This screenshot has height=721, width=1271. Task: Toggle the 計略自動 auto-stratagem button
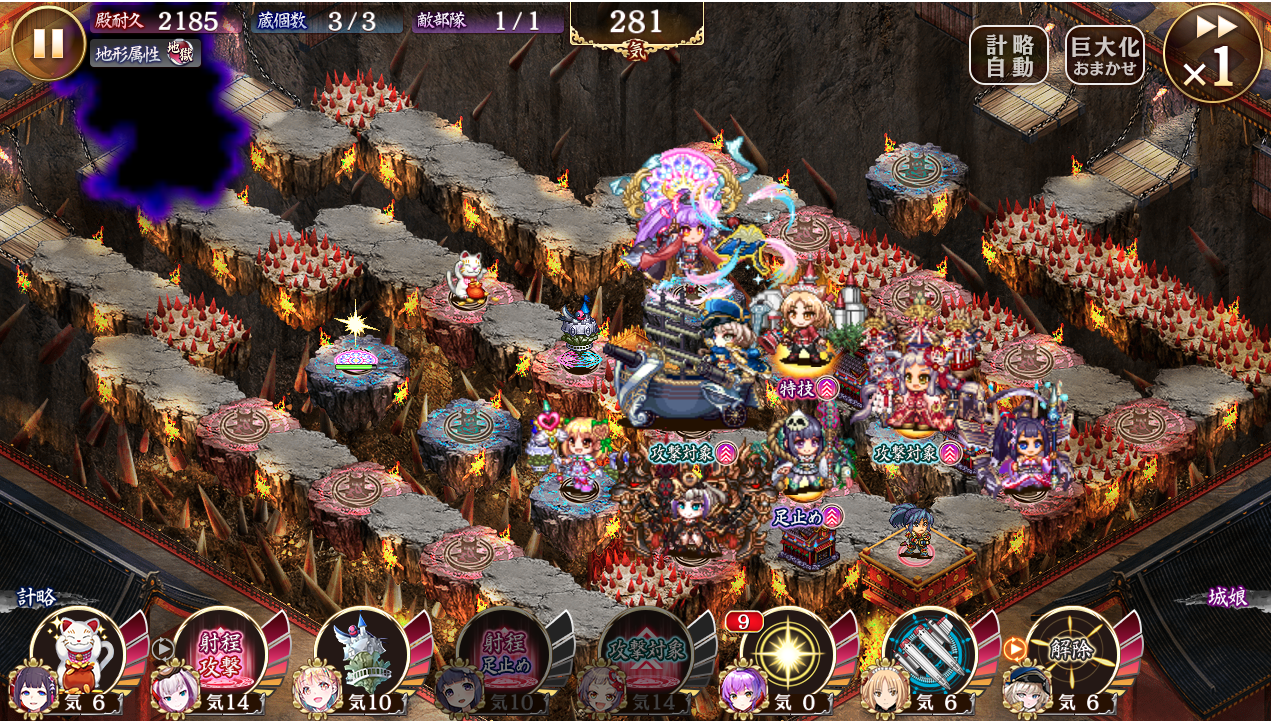click(x=1008, y=54)
